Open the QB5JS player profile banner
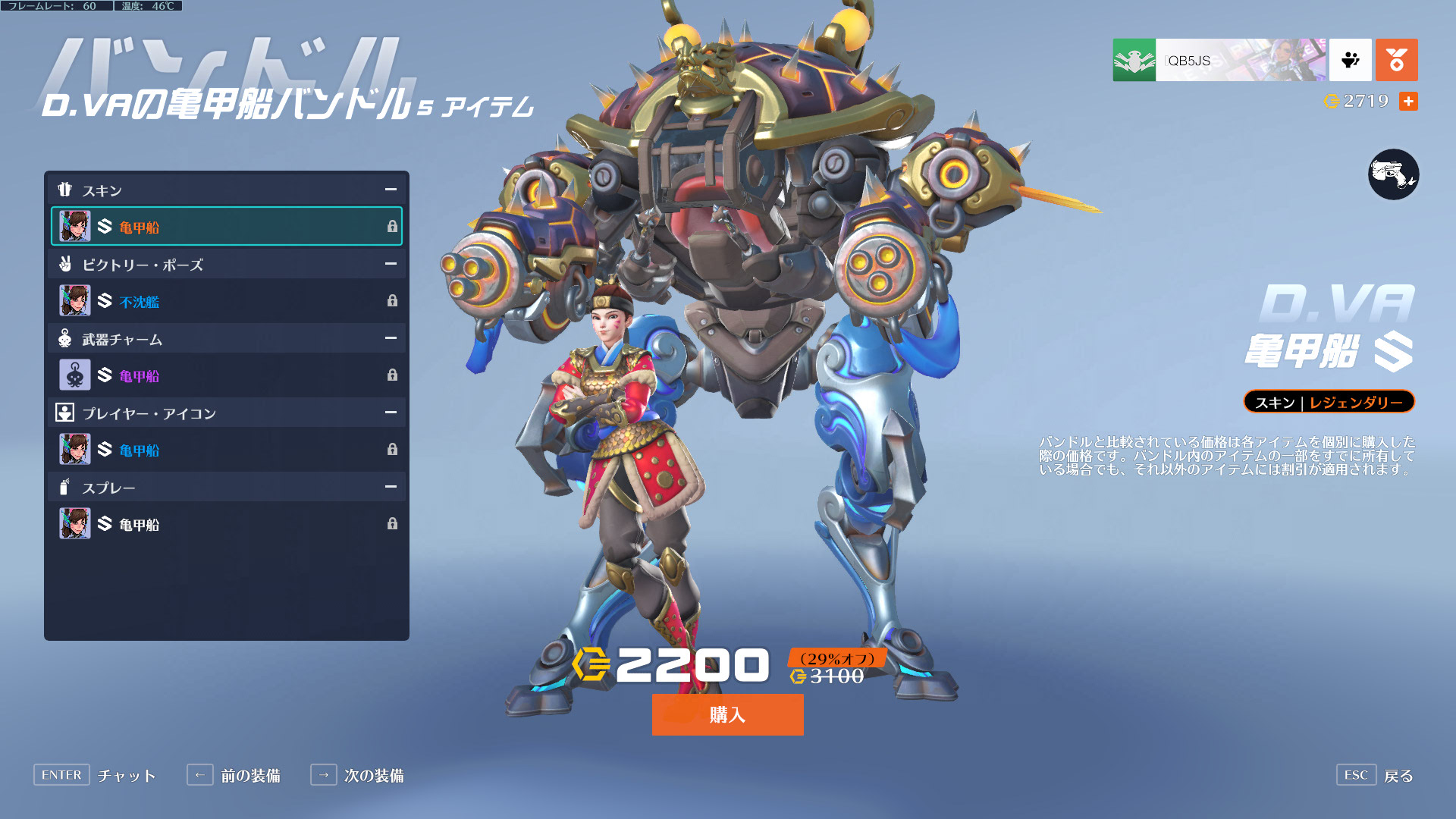 1219,60
